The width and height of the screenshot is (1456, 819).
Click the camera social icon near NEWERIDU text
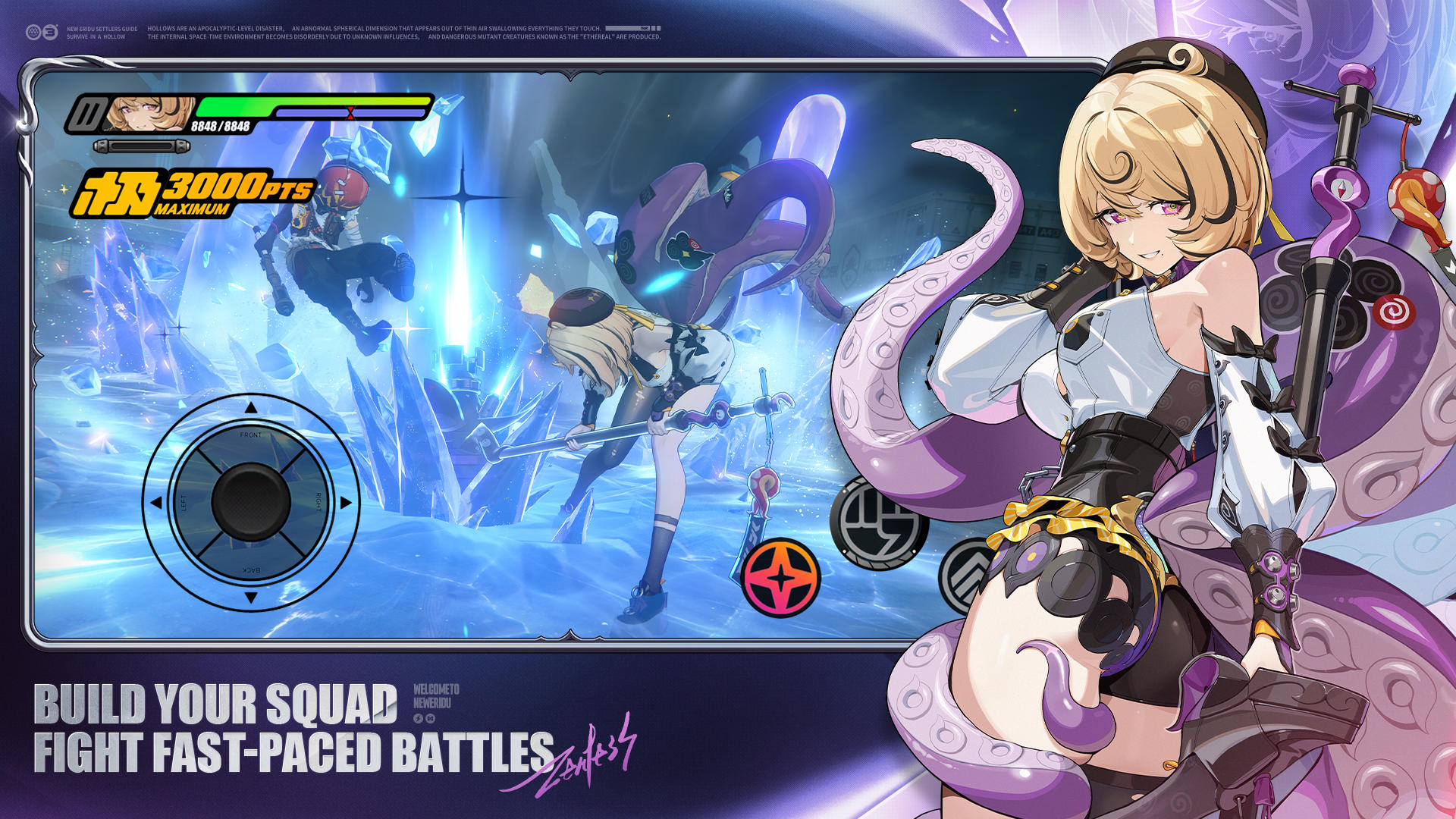(x=430, y=718)
